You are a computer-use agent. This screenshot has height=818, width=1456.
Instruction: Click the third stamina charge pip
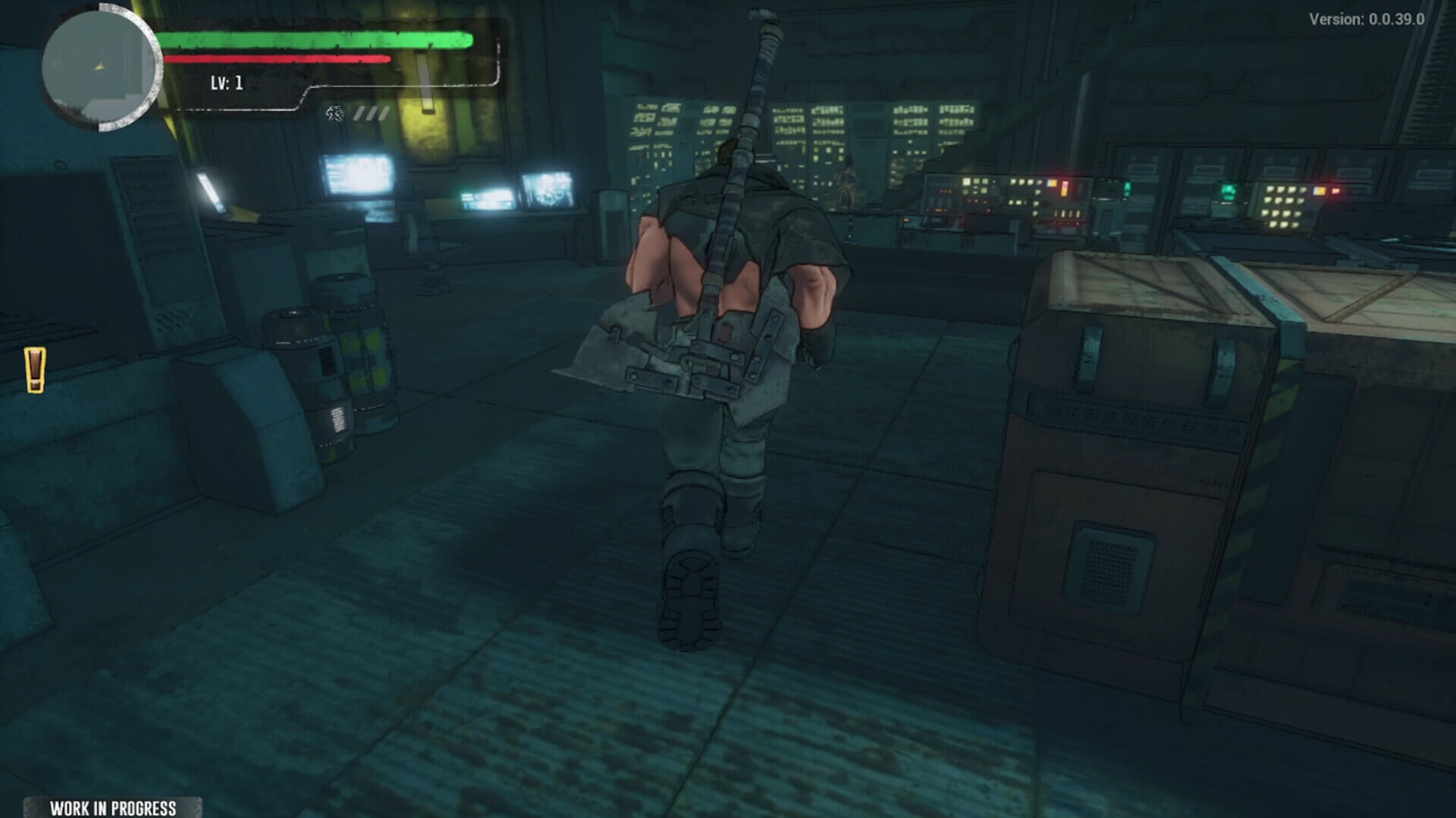click(x=383, y=114)
